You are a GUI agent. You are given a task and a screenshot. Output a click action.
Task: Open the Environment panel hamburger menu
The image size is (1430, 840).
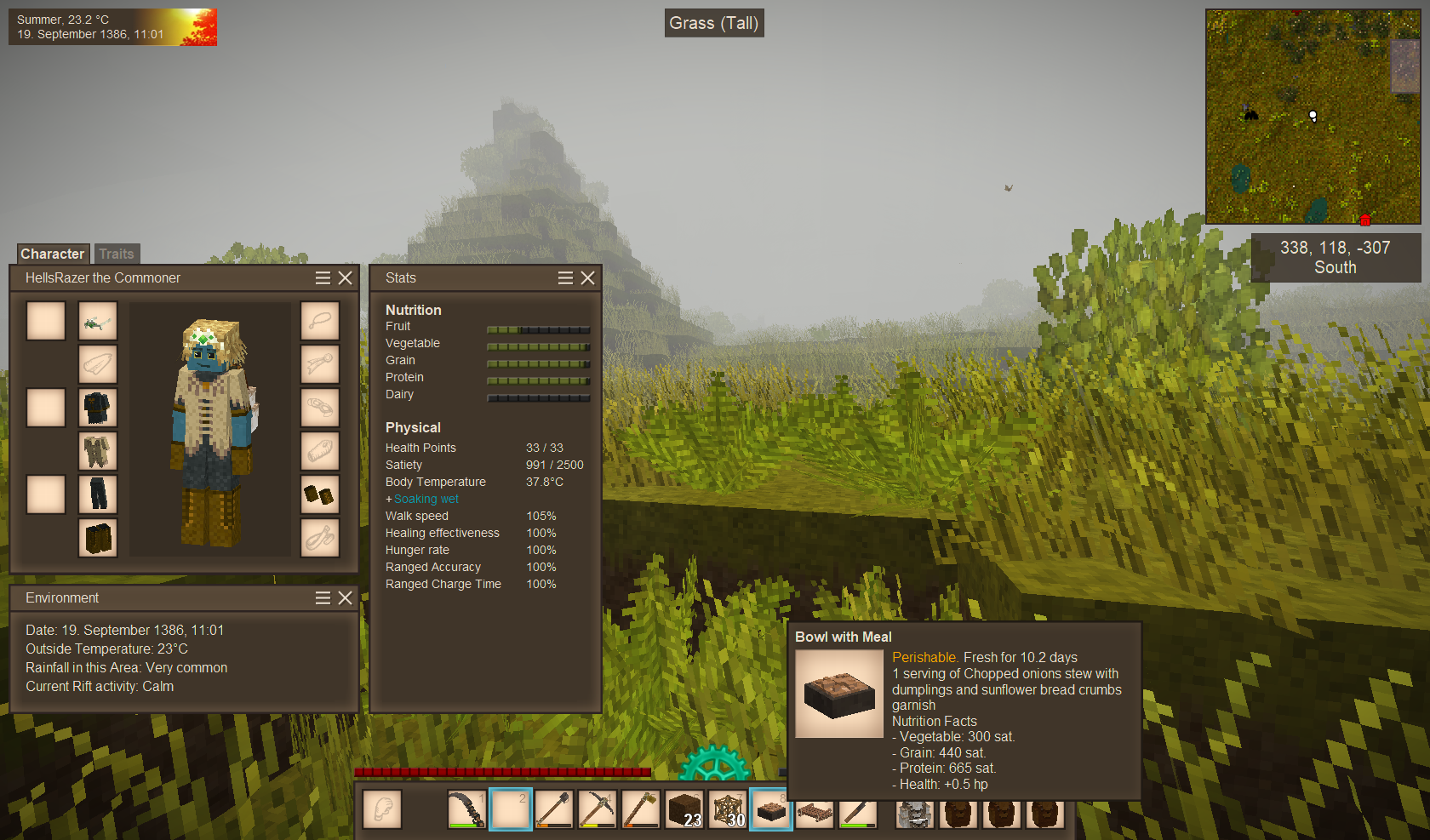coord(323,598)
